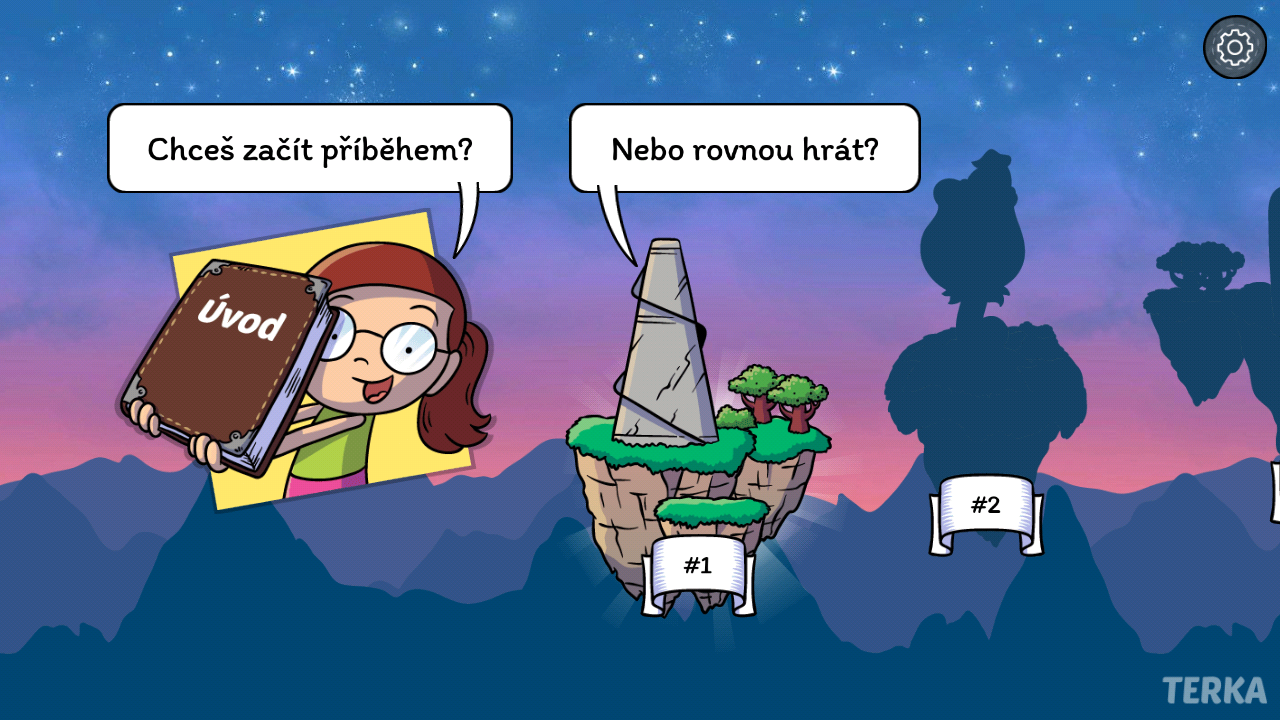Click the TERKA logo in the bottom corner

click(1213, 691)
